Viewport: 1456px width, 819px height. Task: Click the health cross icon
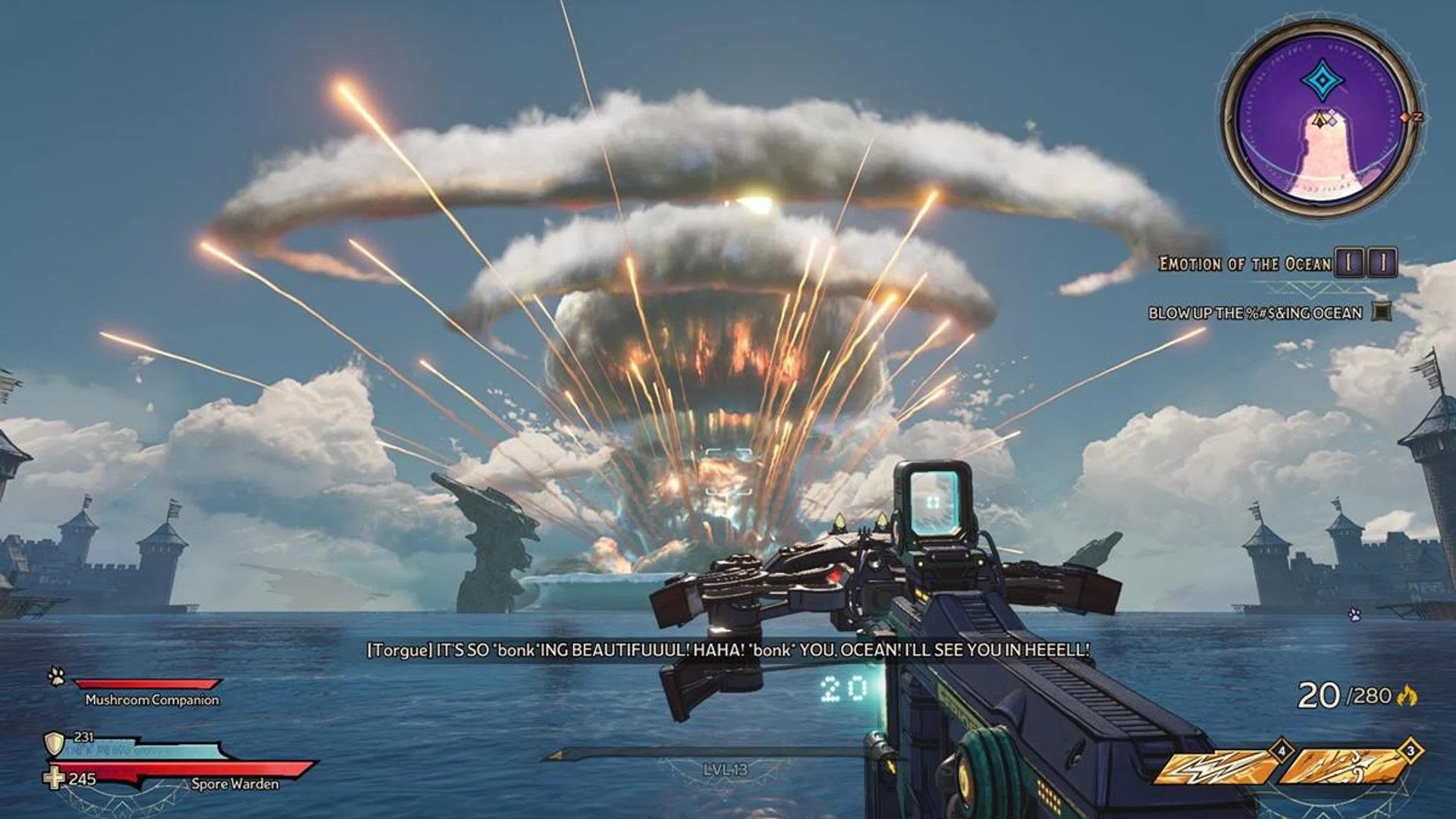pos(54,778)
